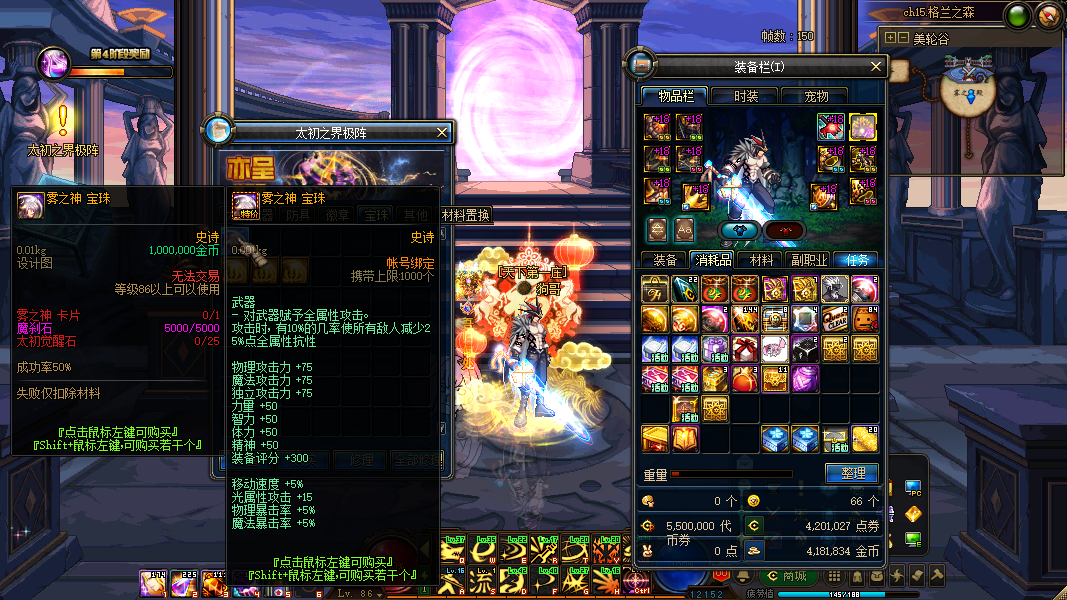Toggle the red costume view button

(x=785, y=230)
